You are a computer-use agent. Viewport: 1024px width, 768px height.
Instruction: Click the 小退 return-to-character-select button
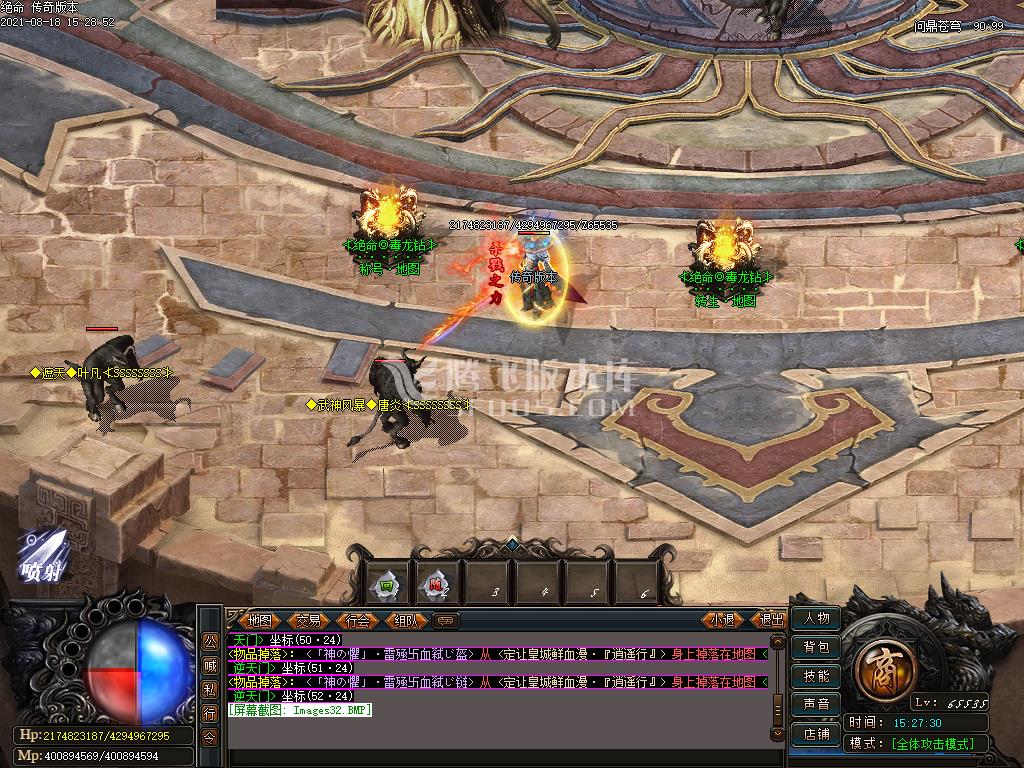(722, 620)
